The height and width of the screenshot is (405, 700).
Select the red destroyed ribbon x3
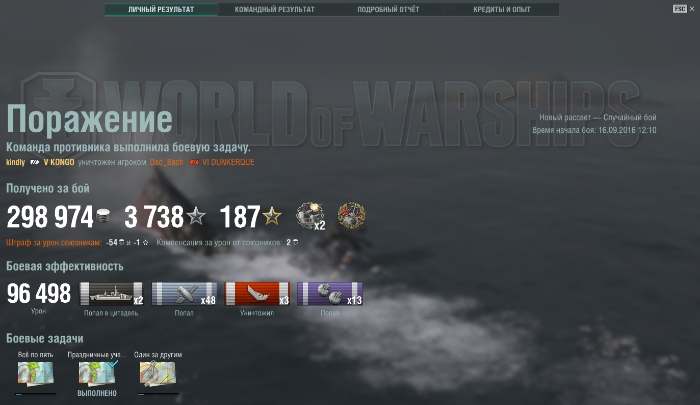point(257,294)
